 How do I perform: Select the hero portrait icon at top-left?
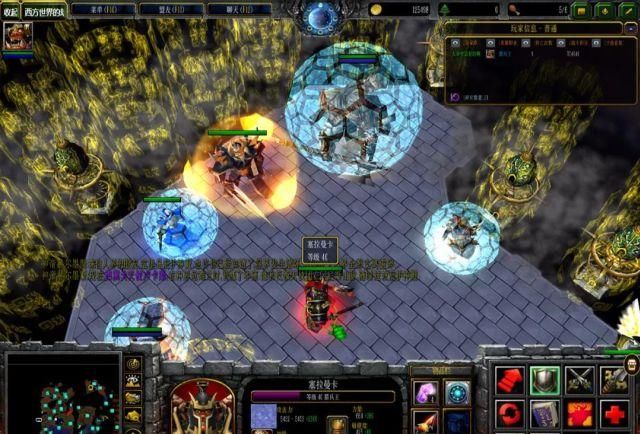(x=17, y=37)
